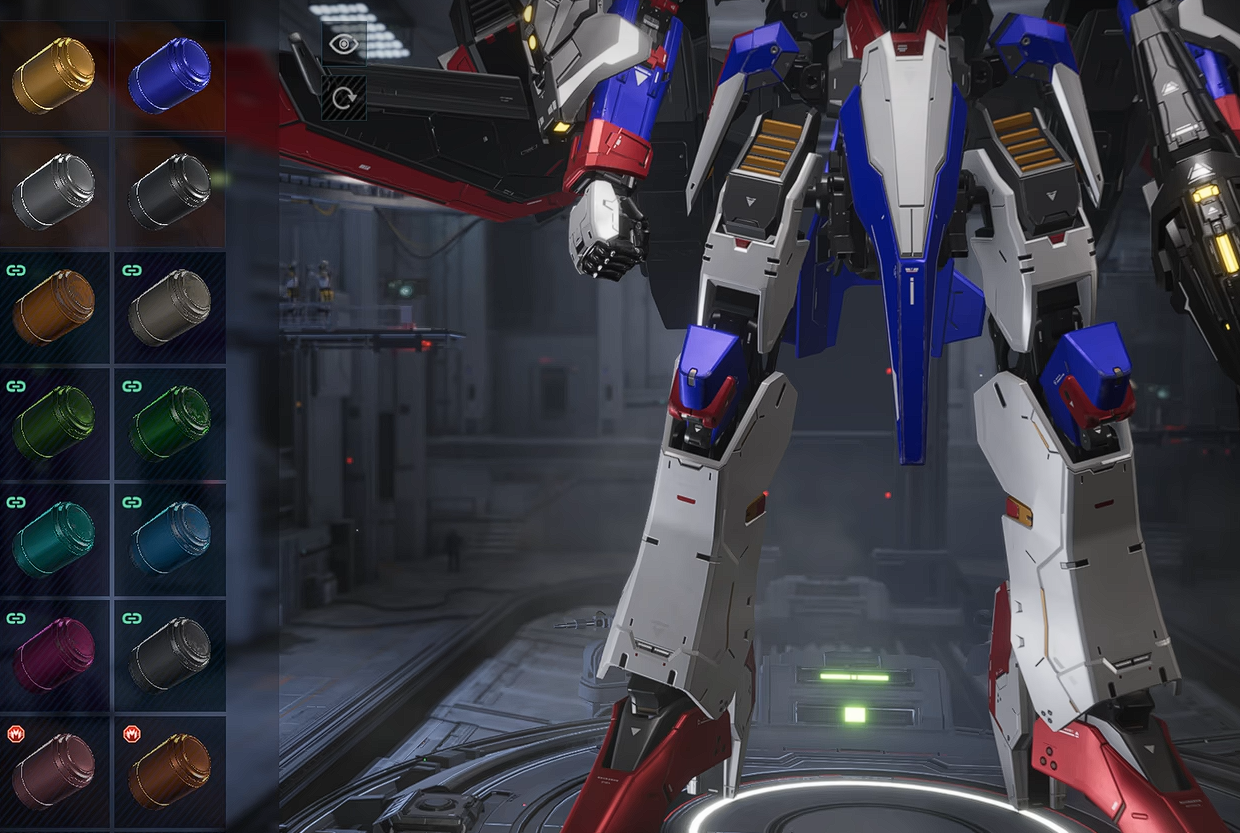The width and height of the screenshot is (1240, 833).
Task: Choose the bright blue paint canister
Action: tap(169, 75)
